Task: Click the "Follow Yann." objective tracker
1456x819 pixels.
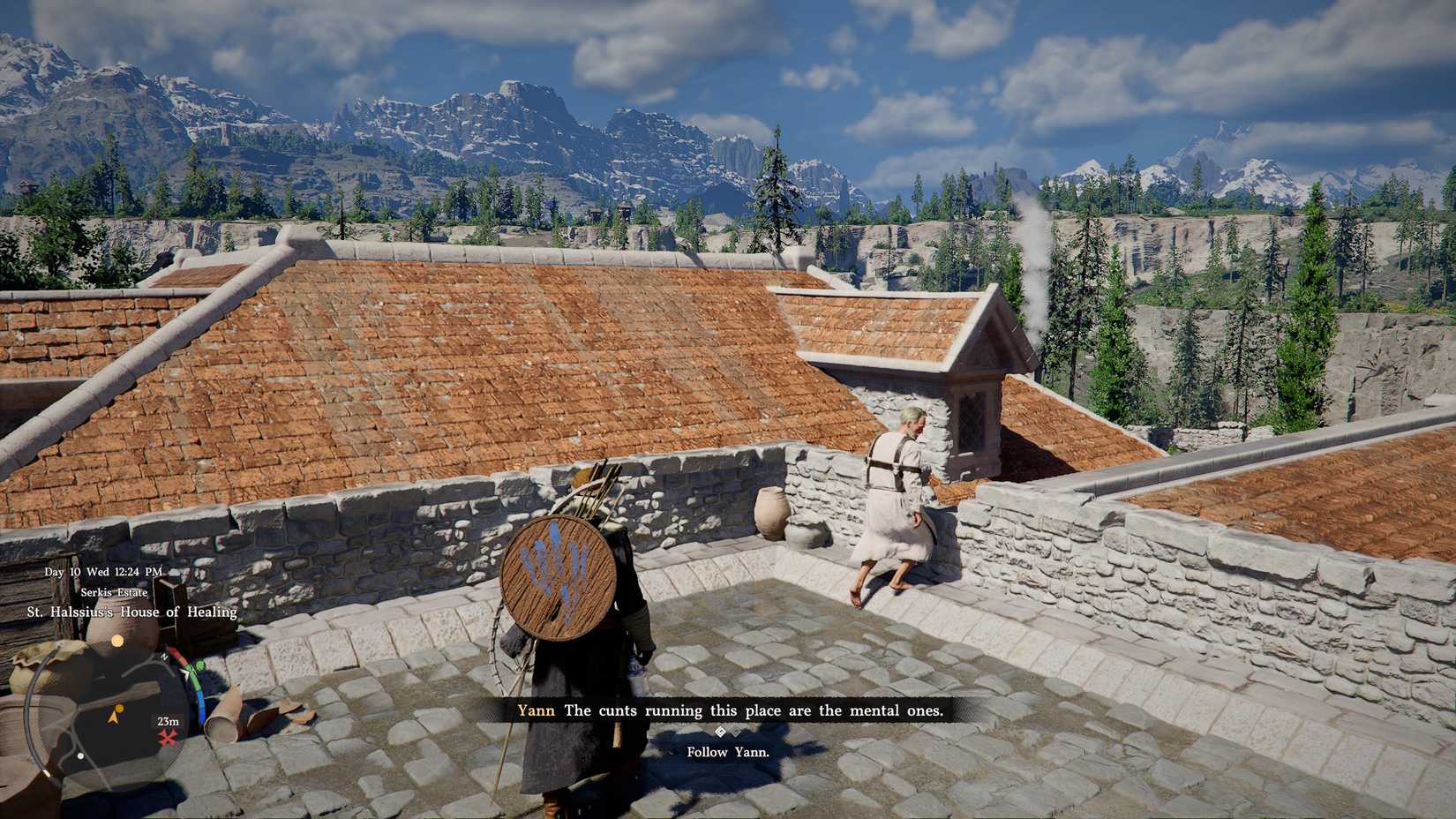Action: click(727, 752)
